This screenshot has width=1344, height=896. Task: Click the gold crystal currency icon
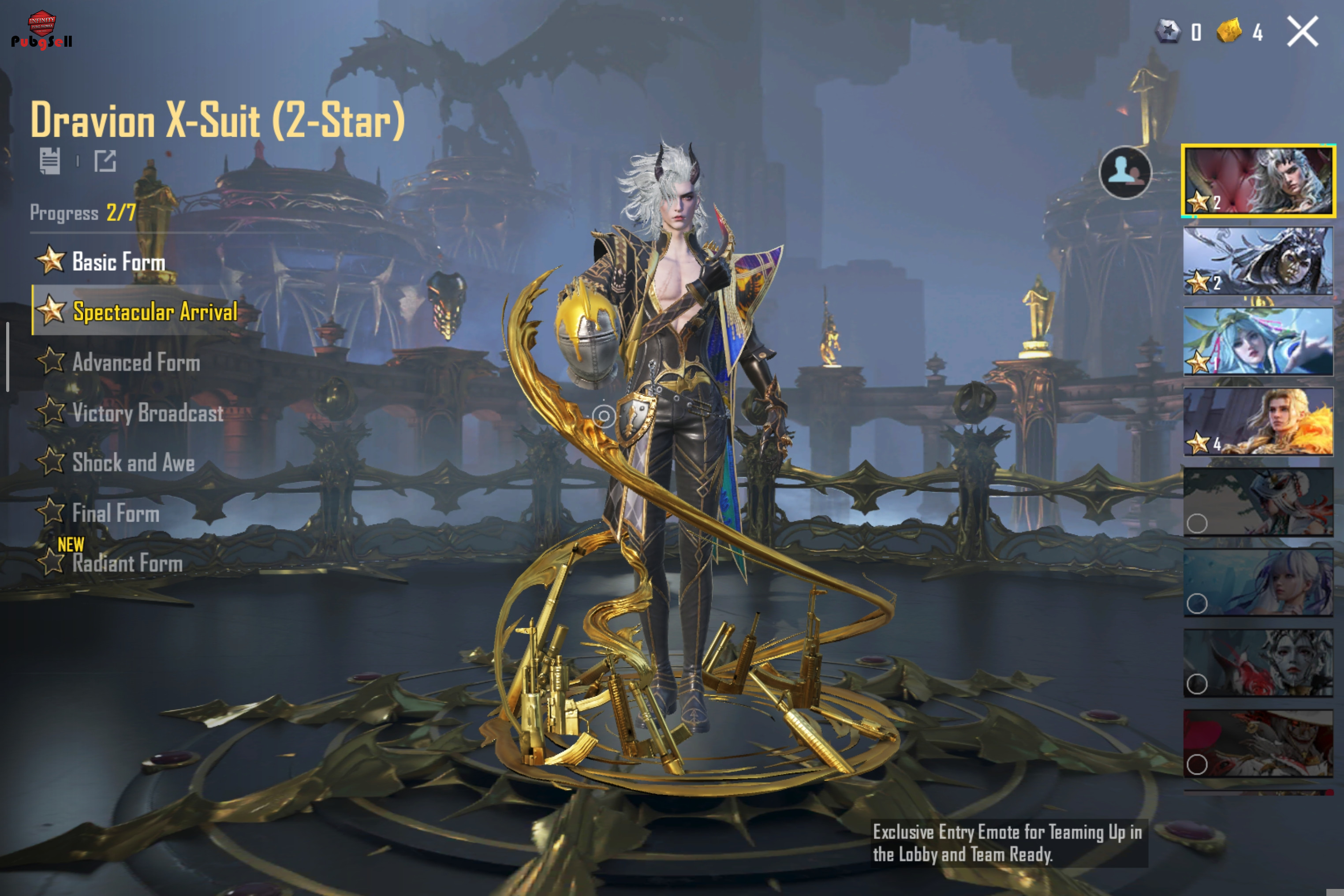pyautogui.click(x=1229, y=31)
